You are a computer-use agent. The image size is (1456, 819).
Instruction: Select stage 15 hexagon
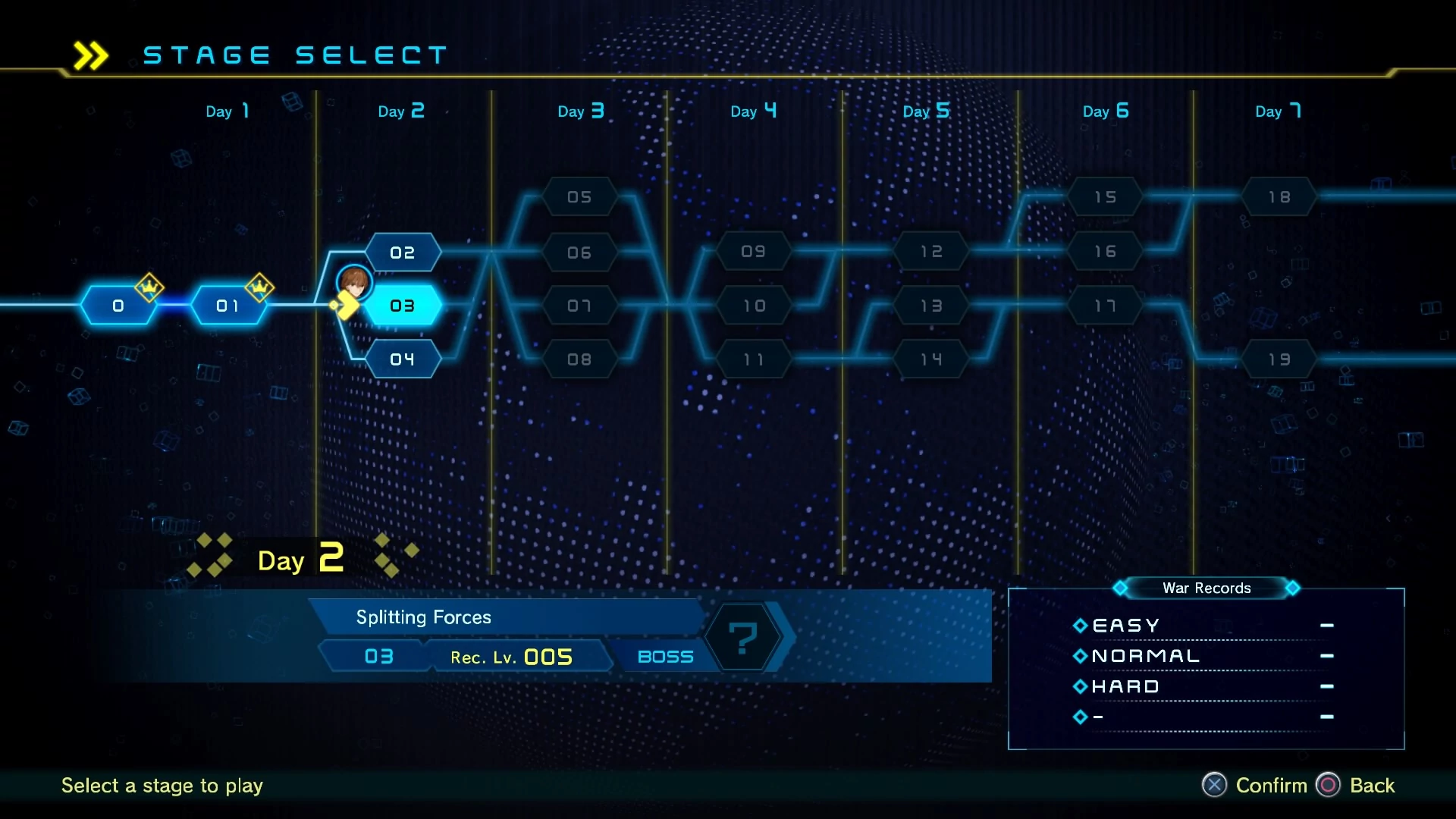pyautogui.click(x=1105, y=197)
